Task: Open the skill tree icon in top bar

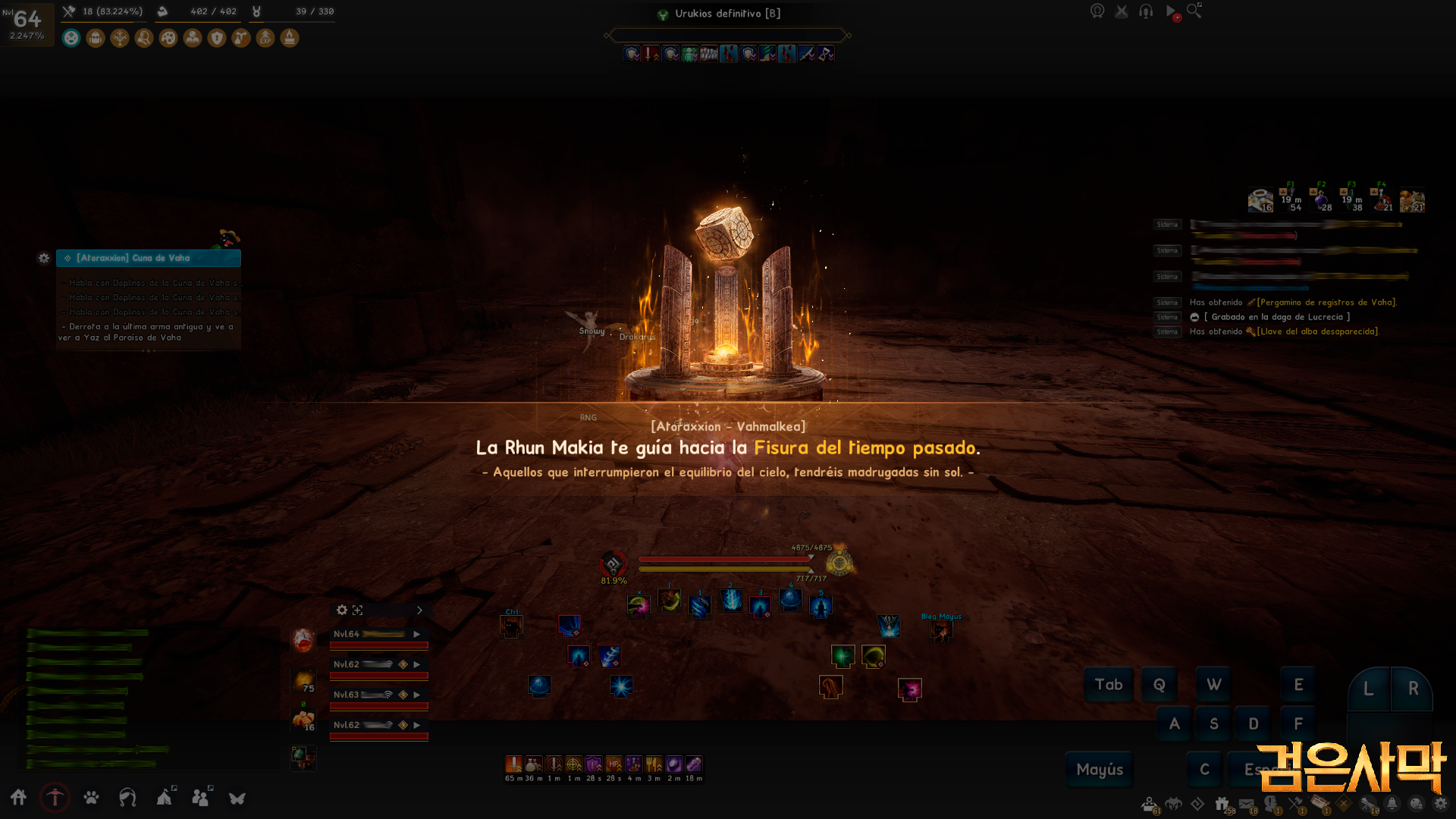Action: 119,38
